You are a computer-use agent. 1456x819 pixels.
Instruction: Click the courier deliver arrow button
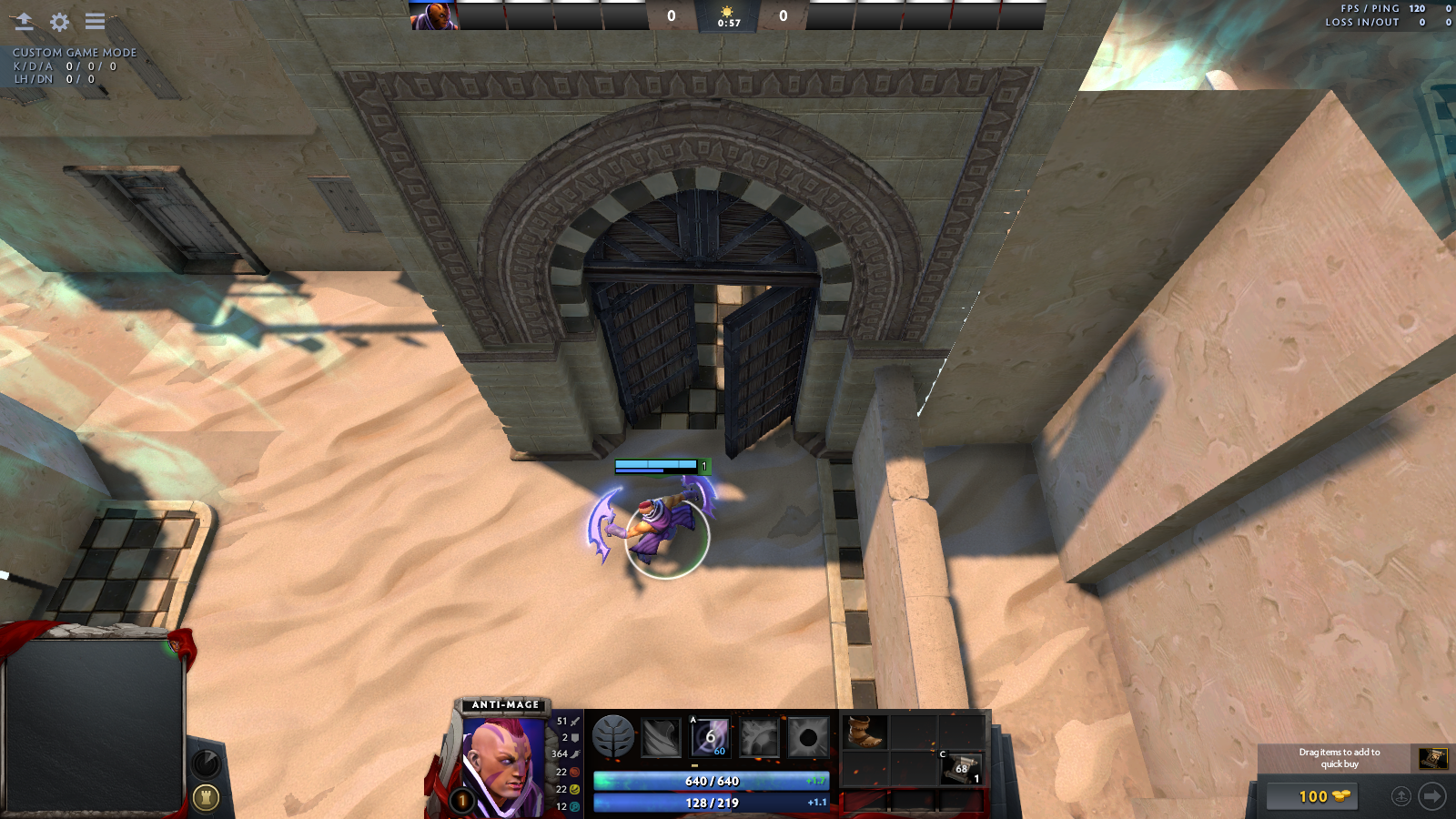point(1431,796)
